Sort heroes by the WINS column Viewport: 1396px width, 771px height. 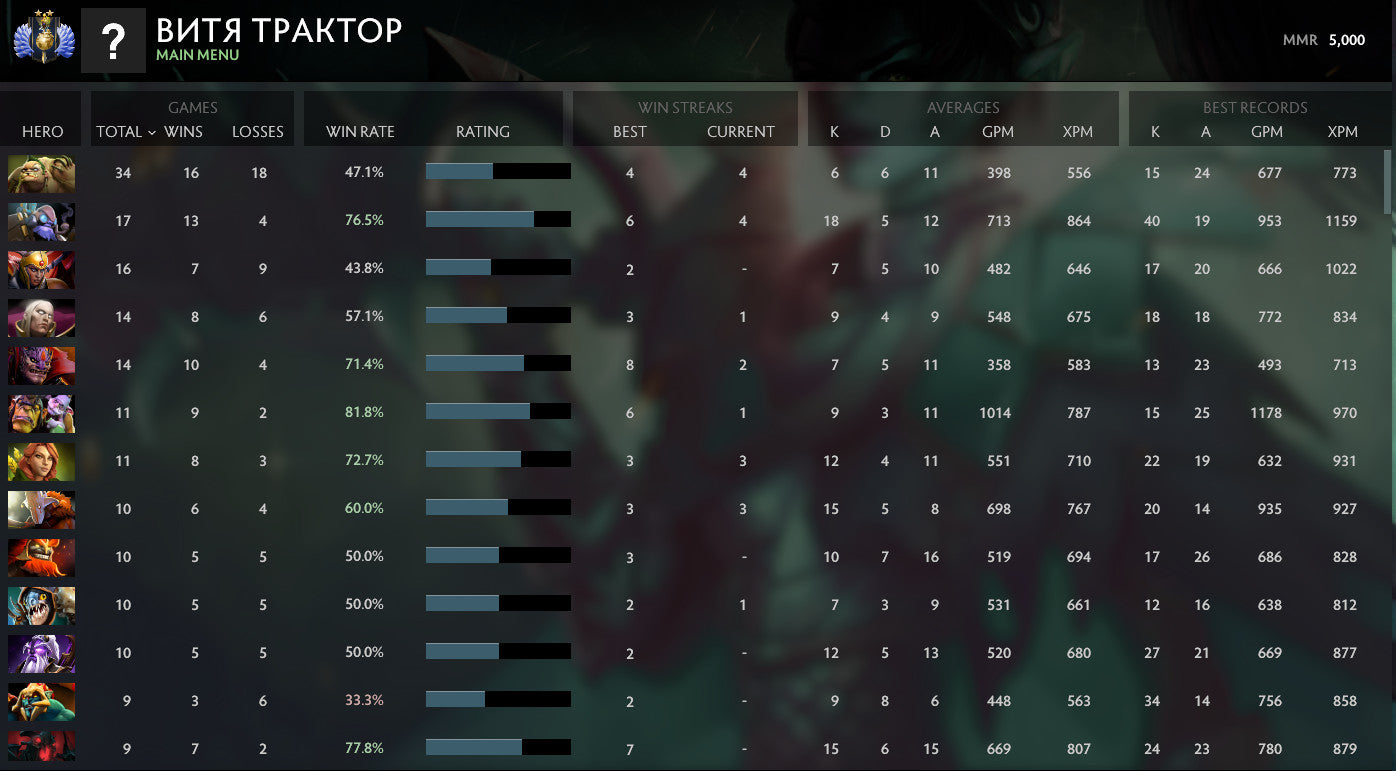tap(185, 131)
